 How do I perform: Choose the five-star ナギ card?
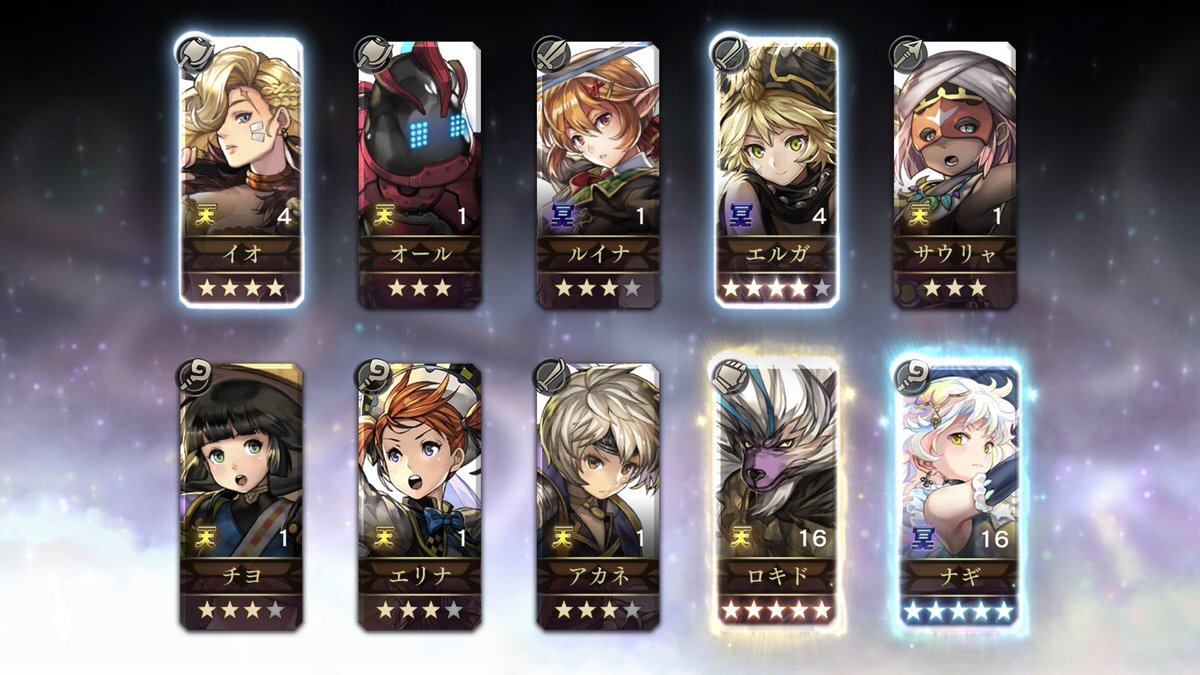(957, 495)
